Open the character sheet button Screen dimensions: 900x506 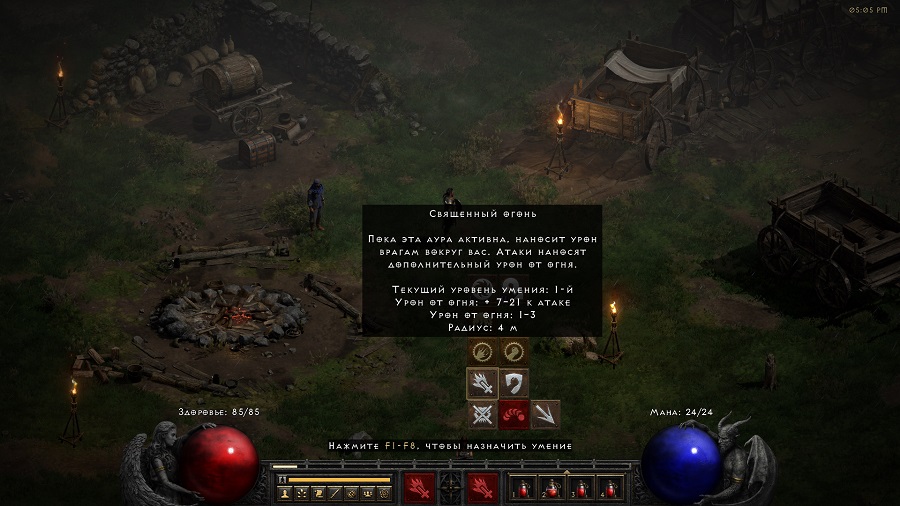point(286,493)
